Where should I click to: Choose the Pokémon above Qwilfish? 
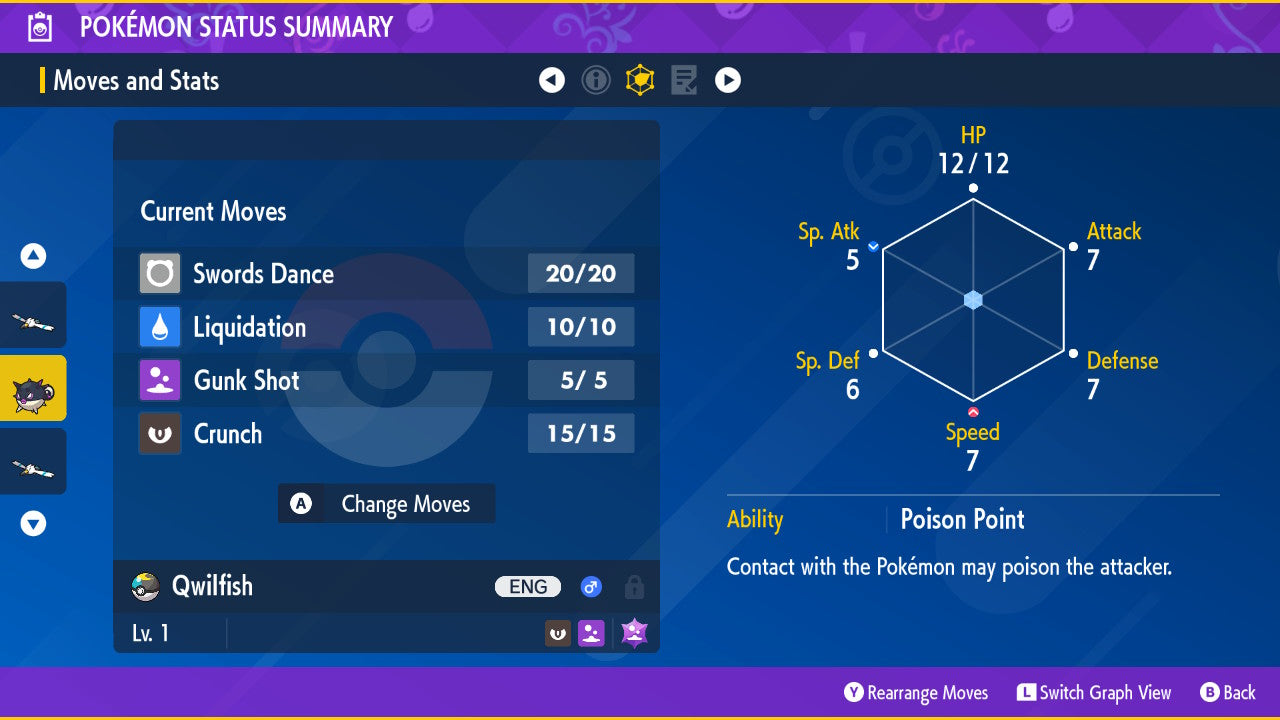[33, 315]
